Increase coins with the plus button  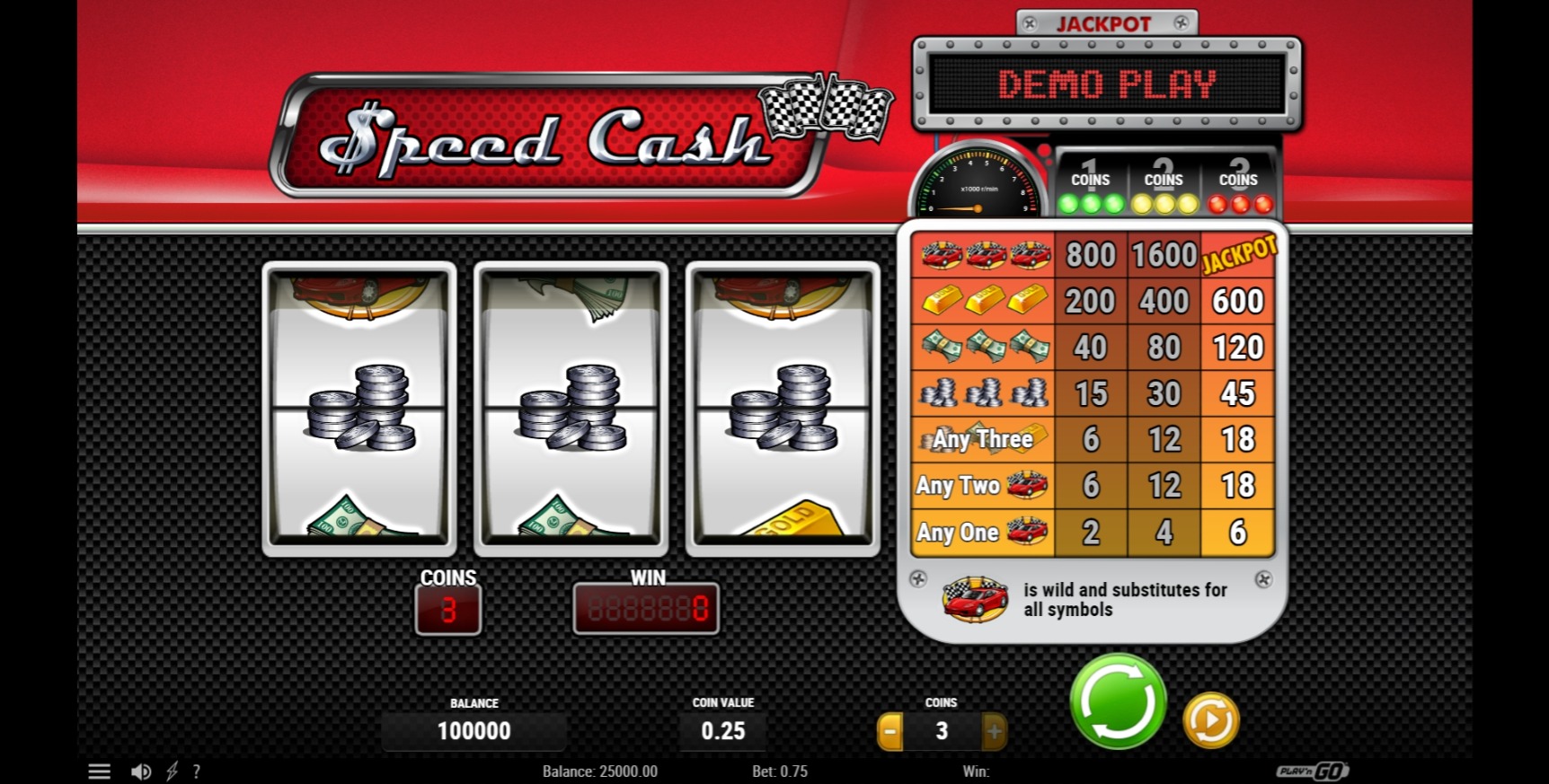tap(994, 731)
